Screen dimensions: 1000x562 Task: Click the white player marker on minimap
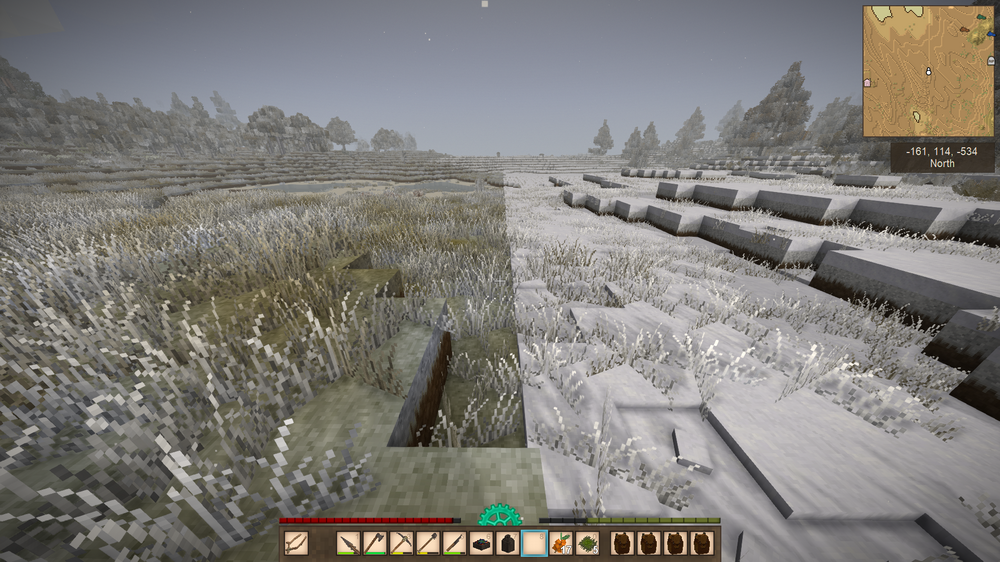(929, 71)
